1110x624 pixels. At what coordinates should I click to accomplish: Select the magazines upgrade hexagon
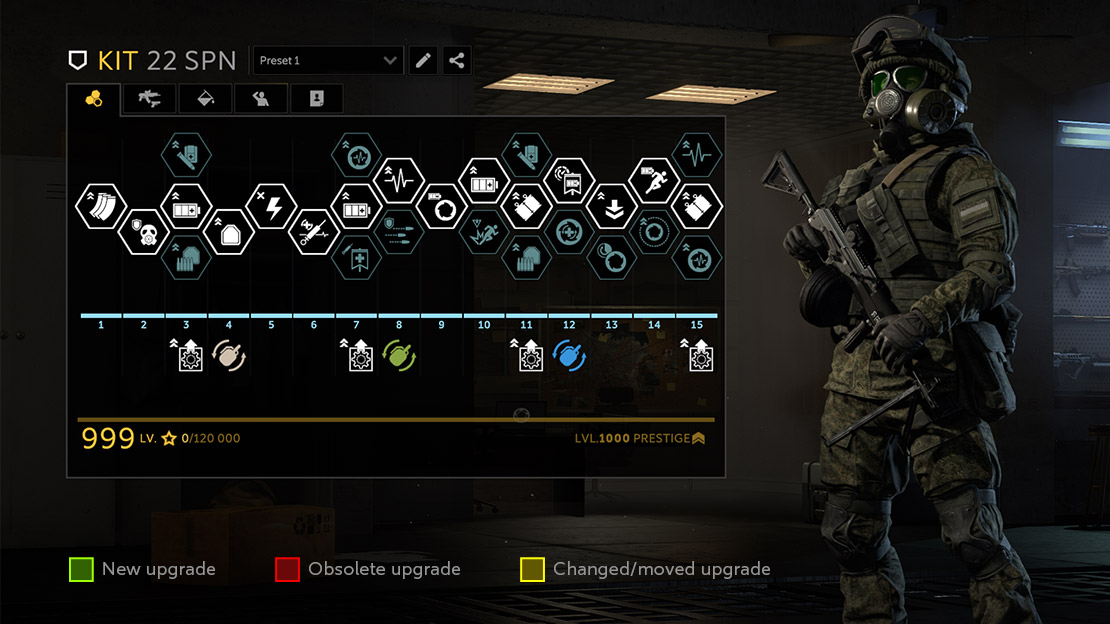[101, 207]
